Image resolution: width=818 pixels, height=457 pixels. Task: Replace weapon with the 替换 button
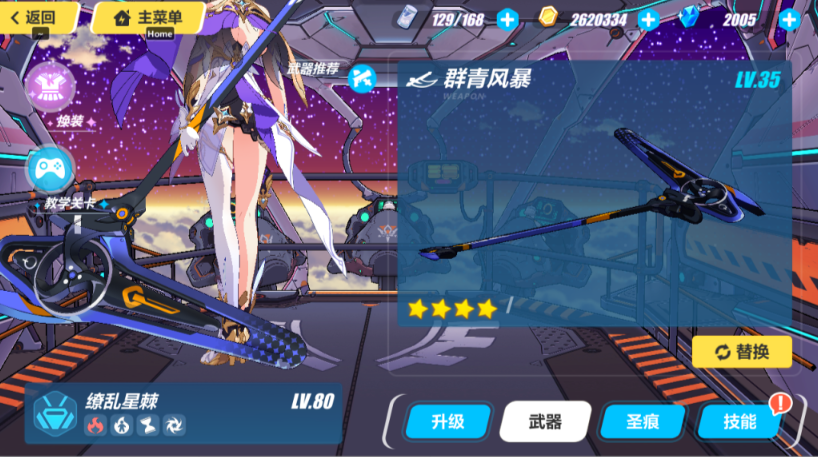(x=741, y=351)
